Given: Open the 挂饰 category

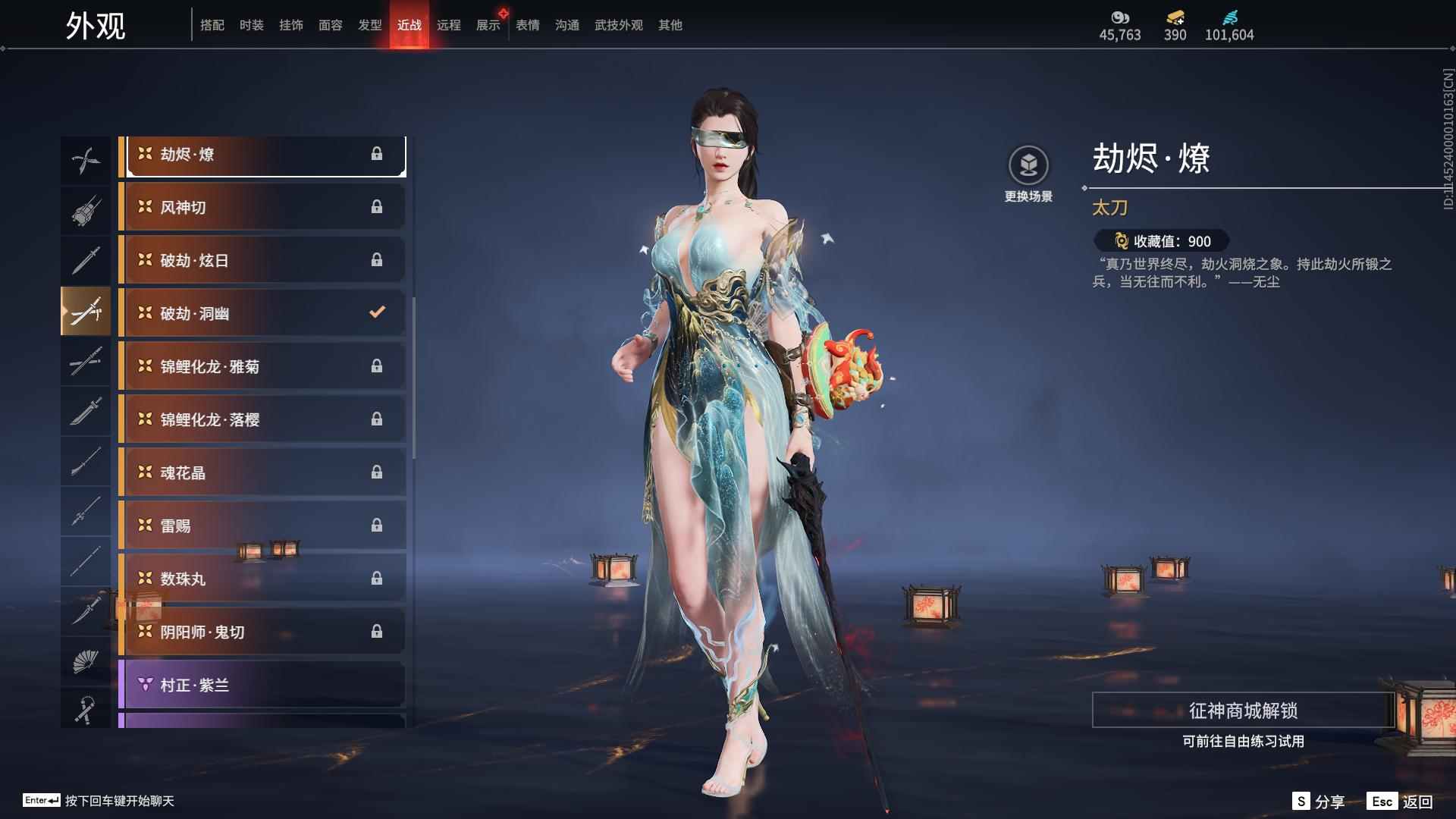Looking at the screenshot, I should (290, 25).
